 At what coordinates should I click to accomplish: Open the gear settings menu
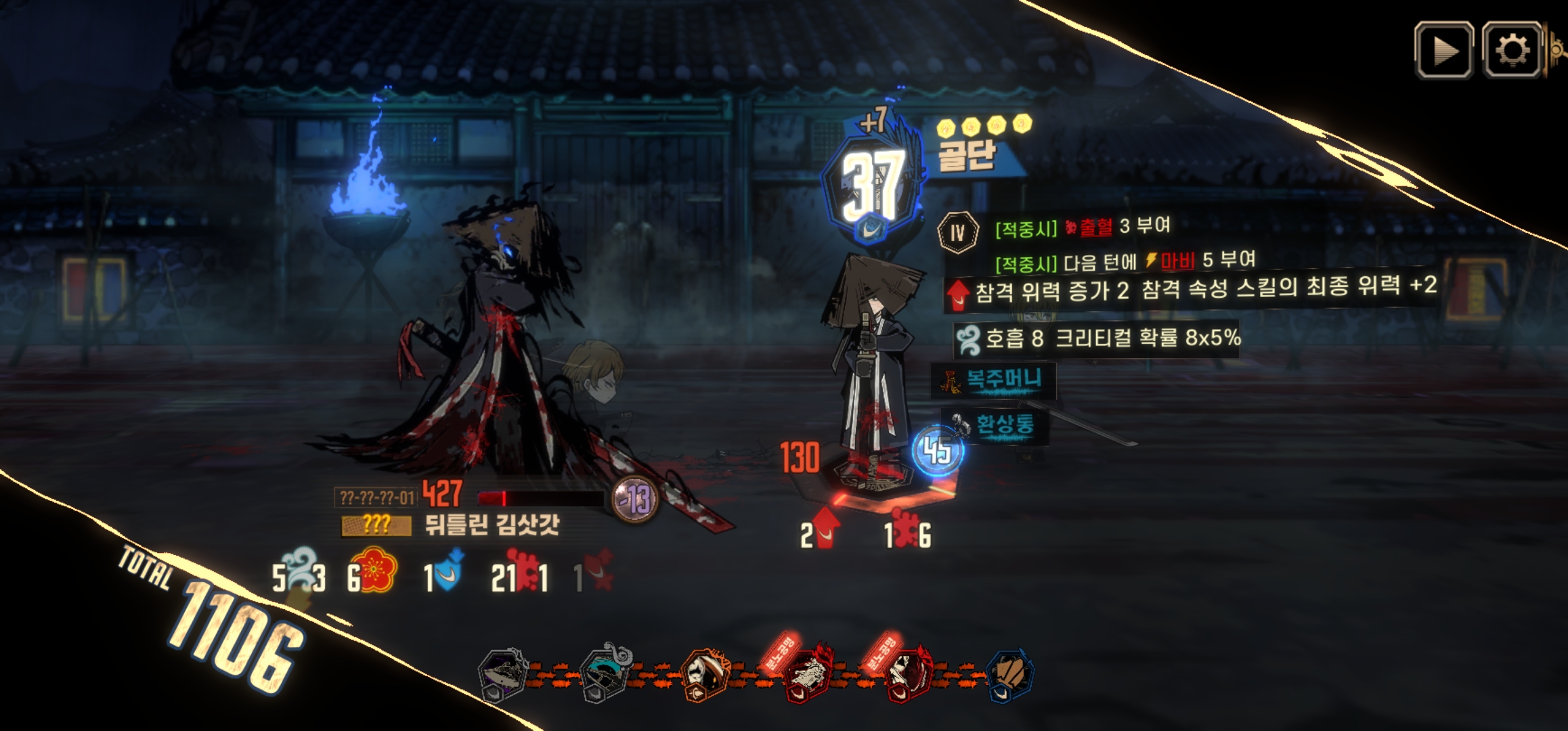1512,50
